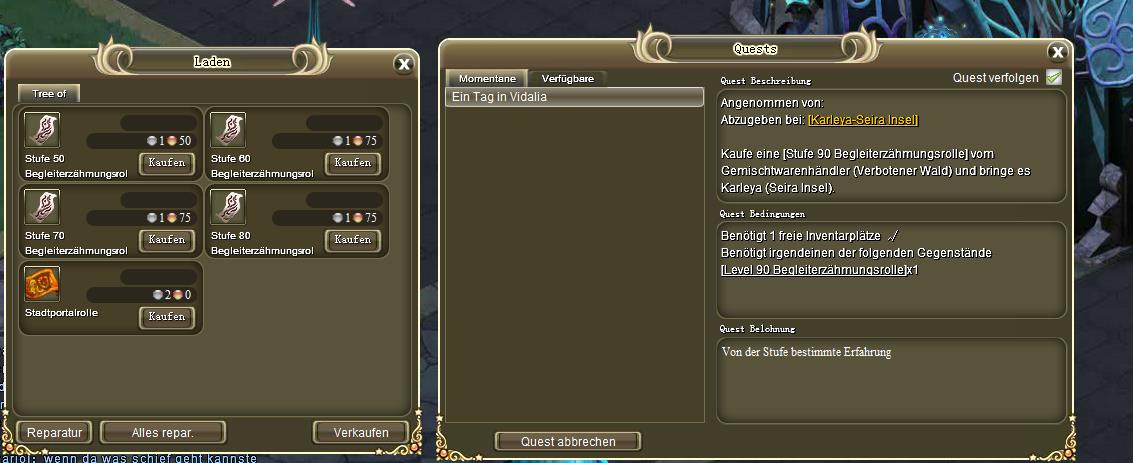The image size is (1133, 463).
Task: Buy the Stufe 70 Begleiterzähmungsrolle
Action: pyautogui.click(x=166, y=239)
